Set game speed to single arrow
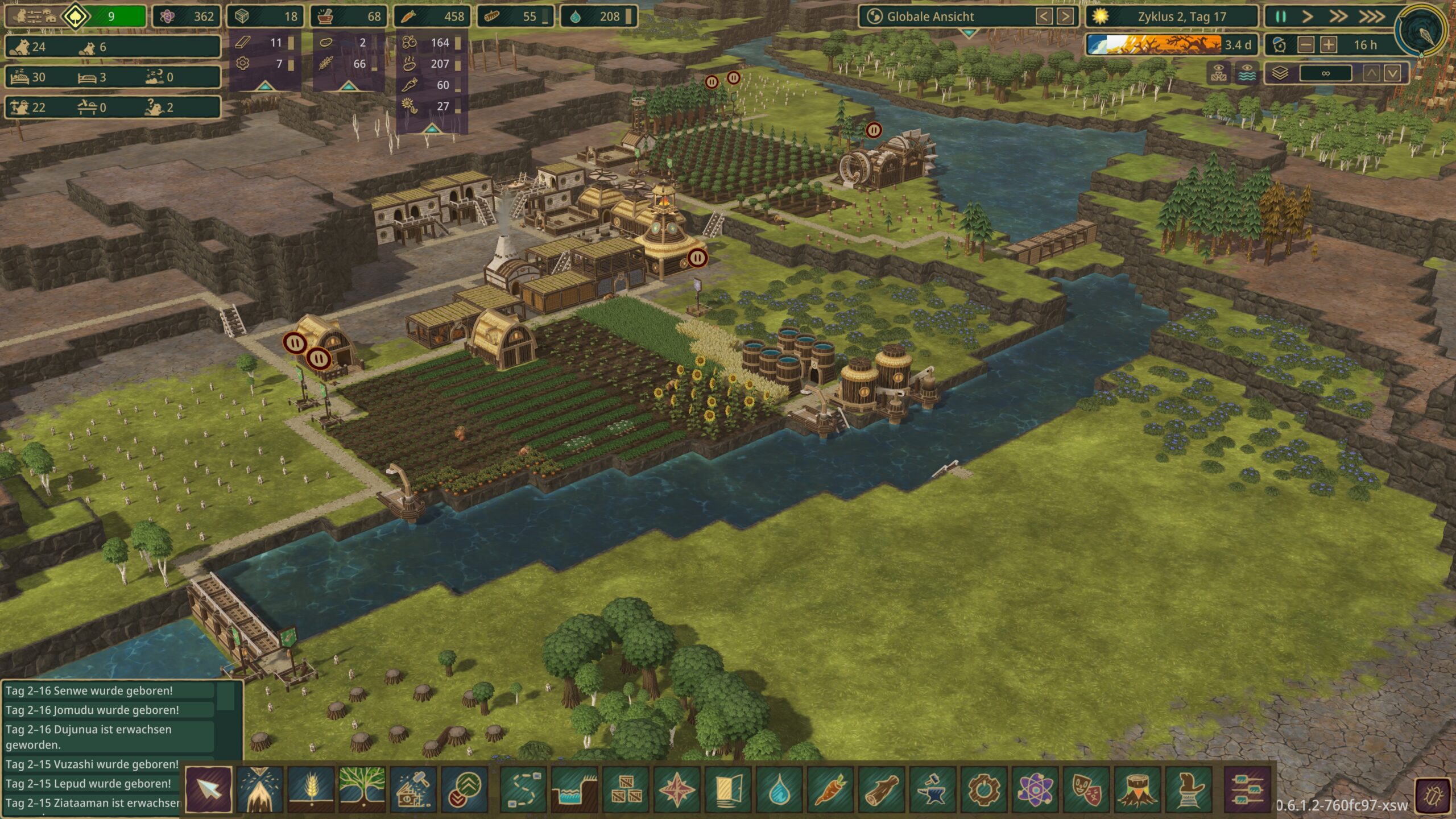Screen dimensions: 1456x819 coord(1307,16)
